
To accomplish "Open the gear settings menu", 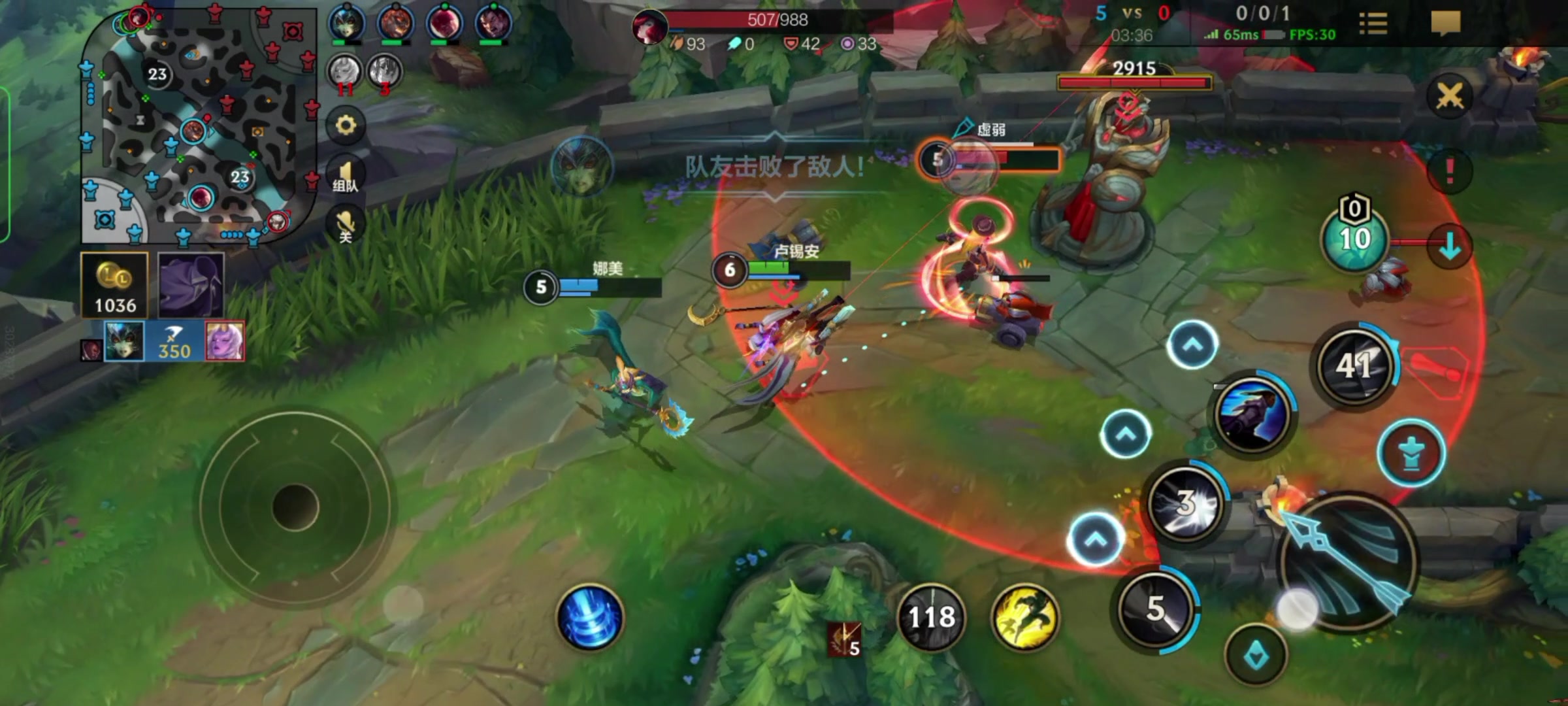I will pyautogui.click(x=346, y=125).
